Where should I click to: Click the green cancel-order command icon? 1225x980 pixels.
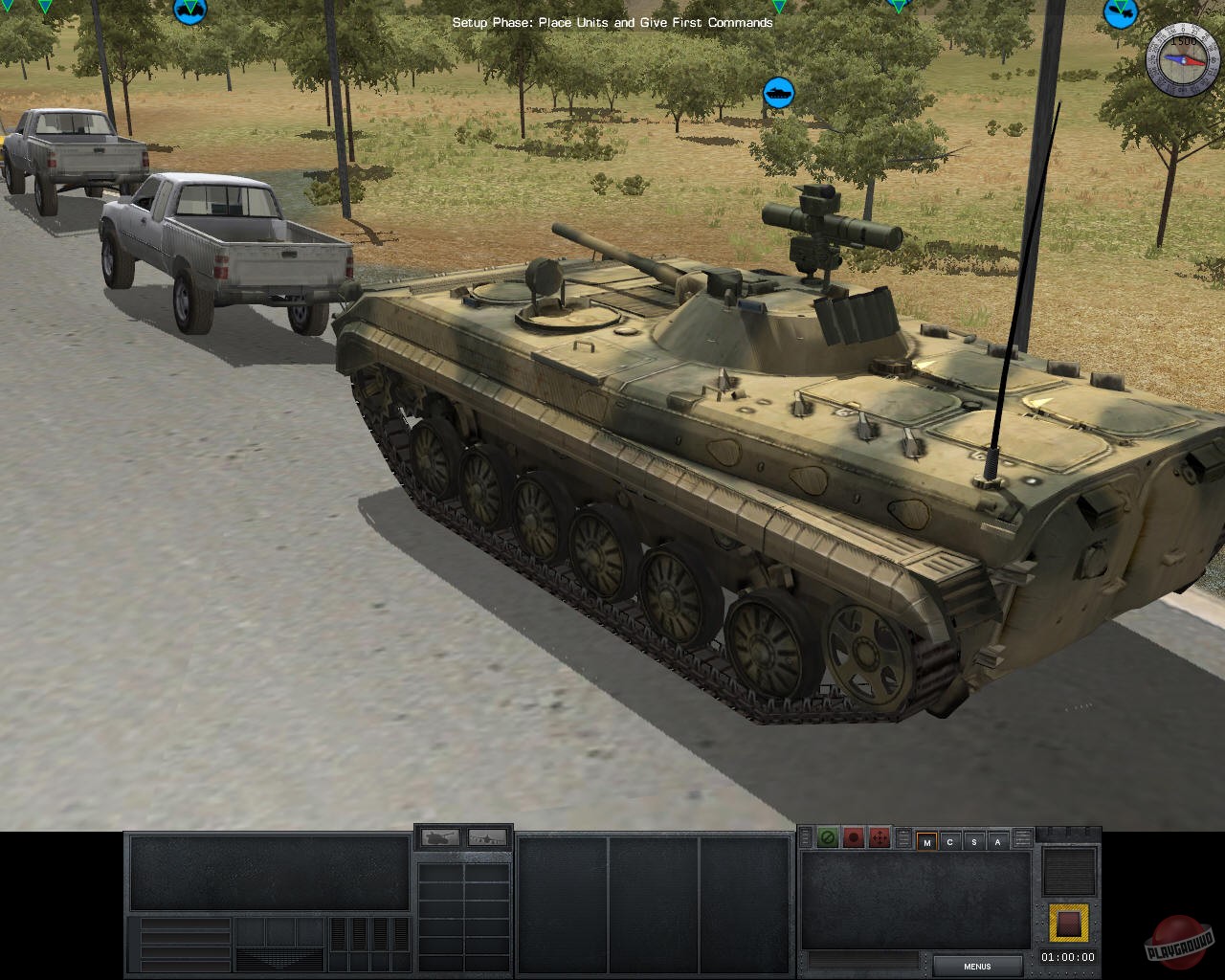tap(827, 838)
